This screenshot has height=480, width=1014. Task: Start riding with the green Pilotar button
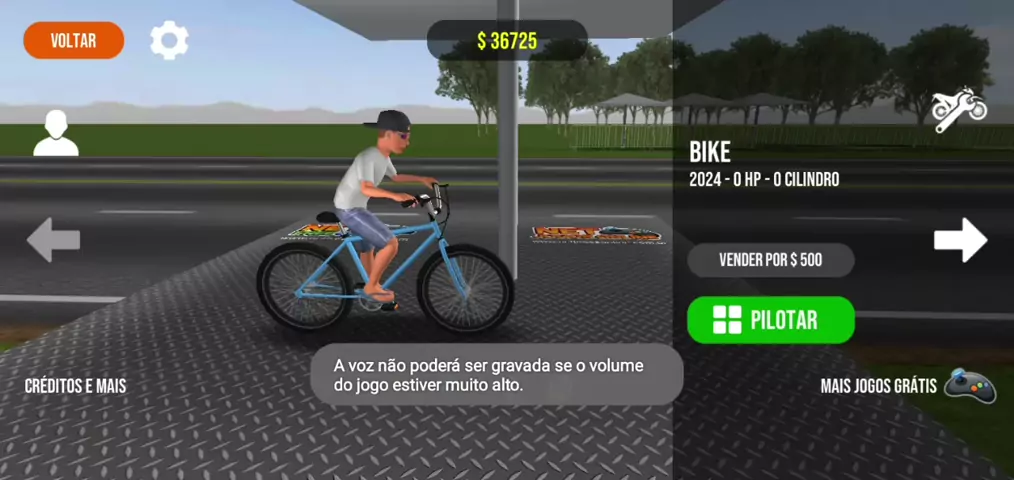coord(770,320)
